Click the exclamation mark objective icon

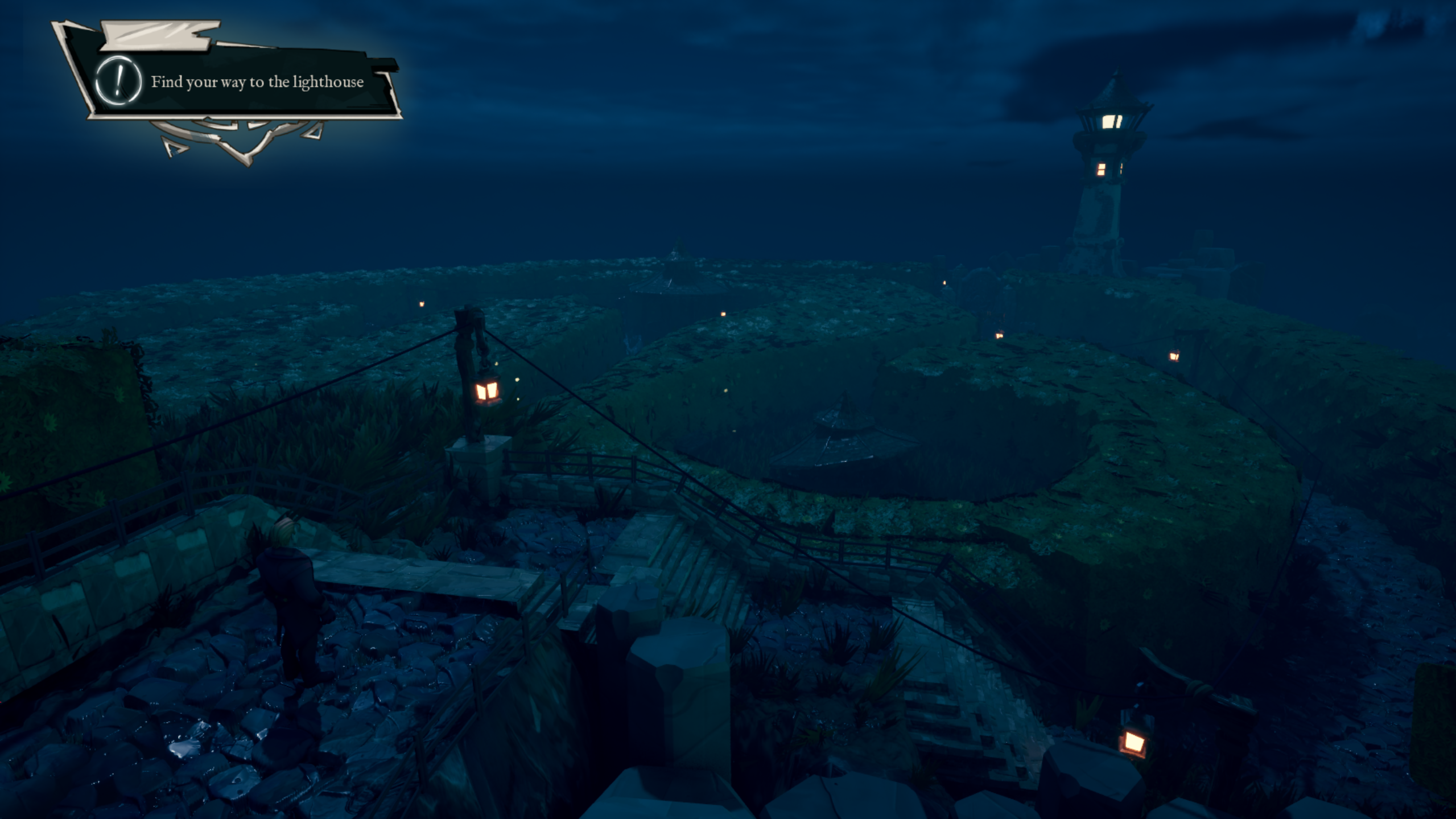118,81
